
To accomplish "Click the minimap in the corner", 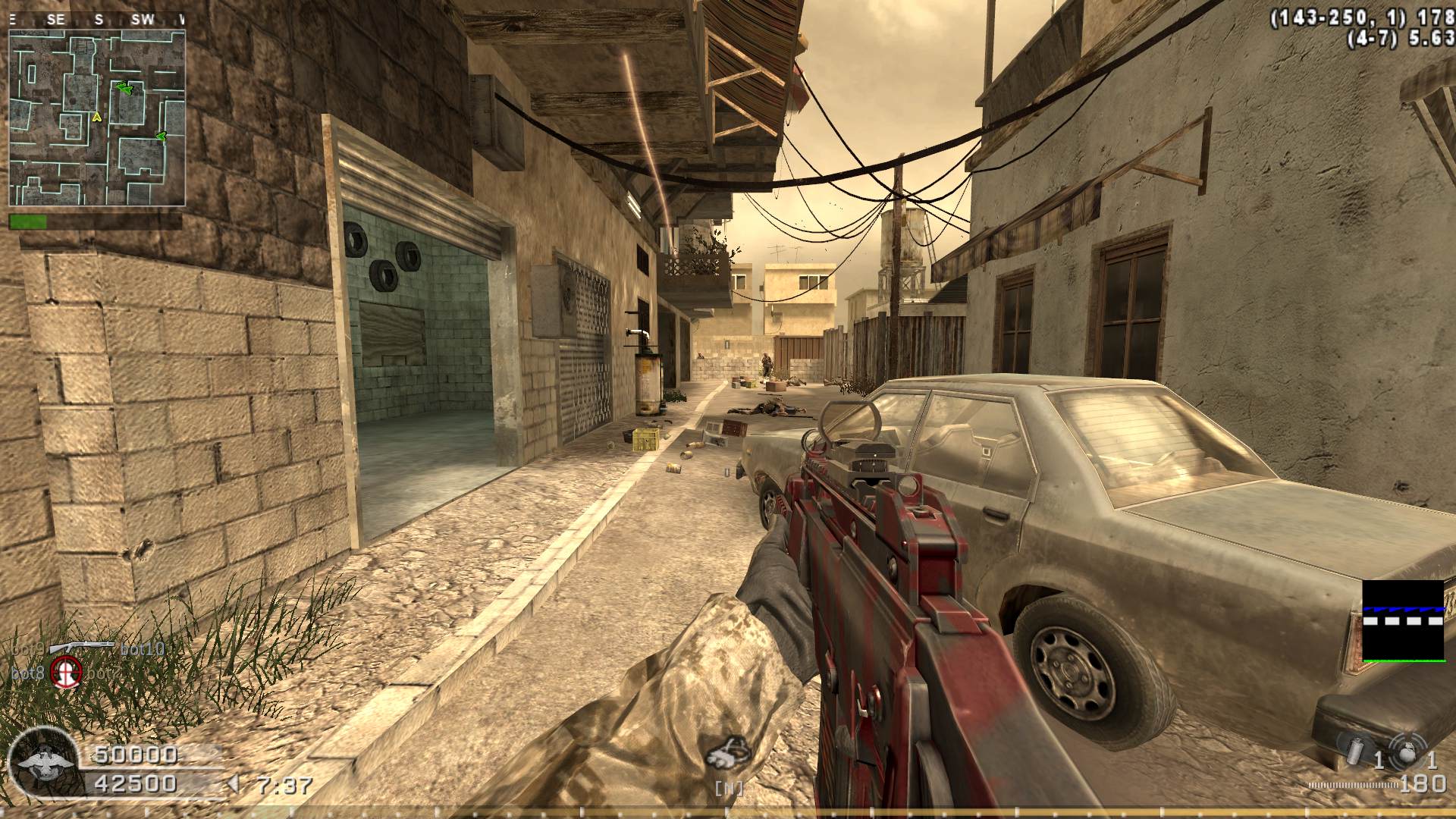I will pos(97,118).
